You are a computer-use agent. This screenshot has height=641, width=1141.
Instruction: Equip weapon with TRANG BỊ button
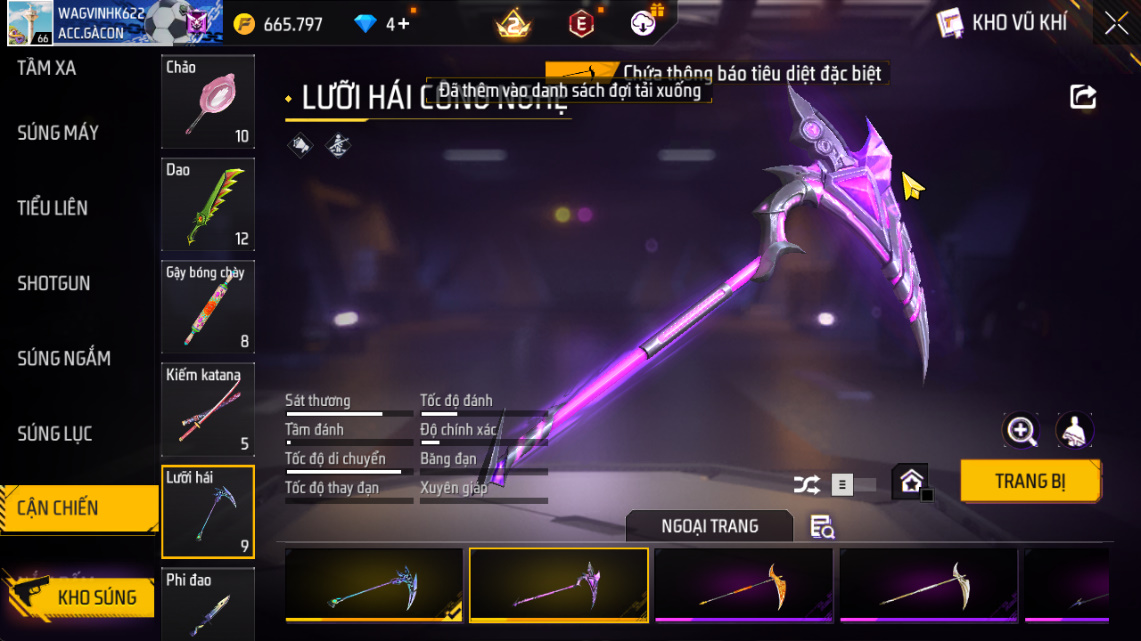click(x=1030, y=481)
